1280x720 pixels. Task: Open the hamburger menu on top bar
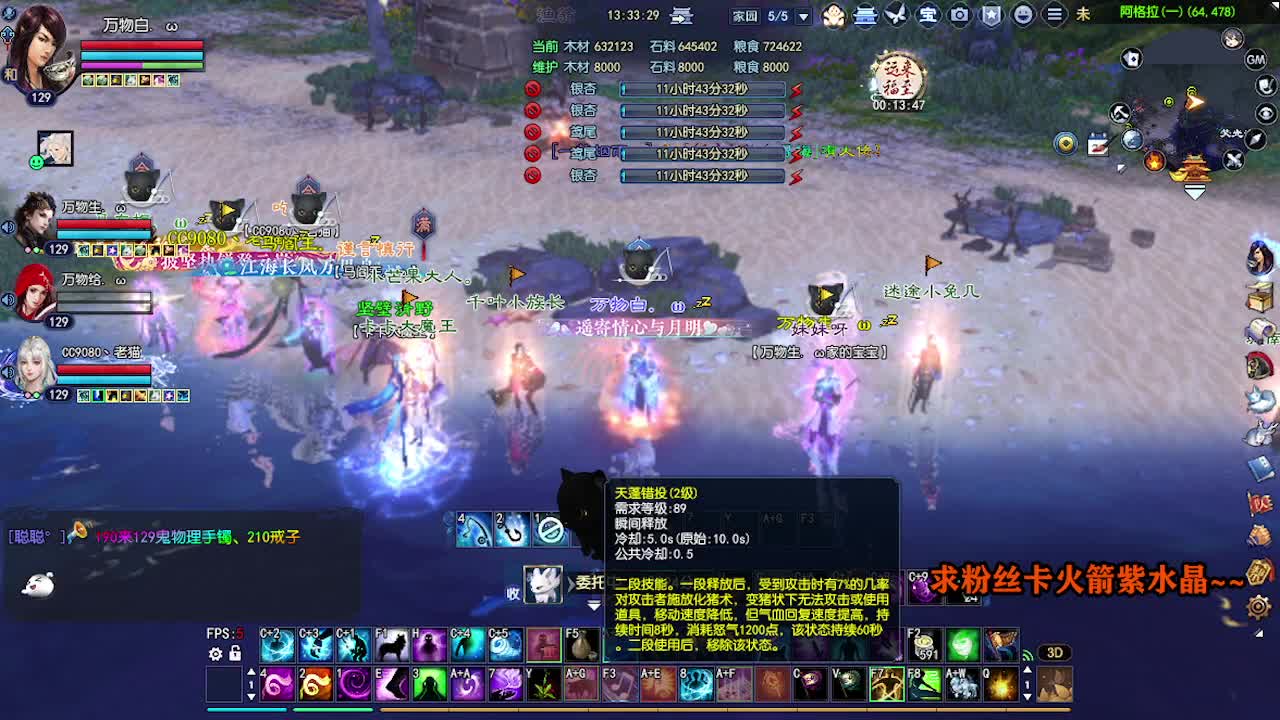1055,15
